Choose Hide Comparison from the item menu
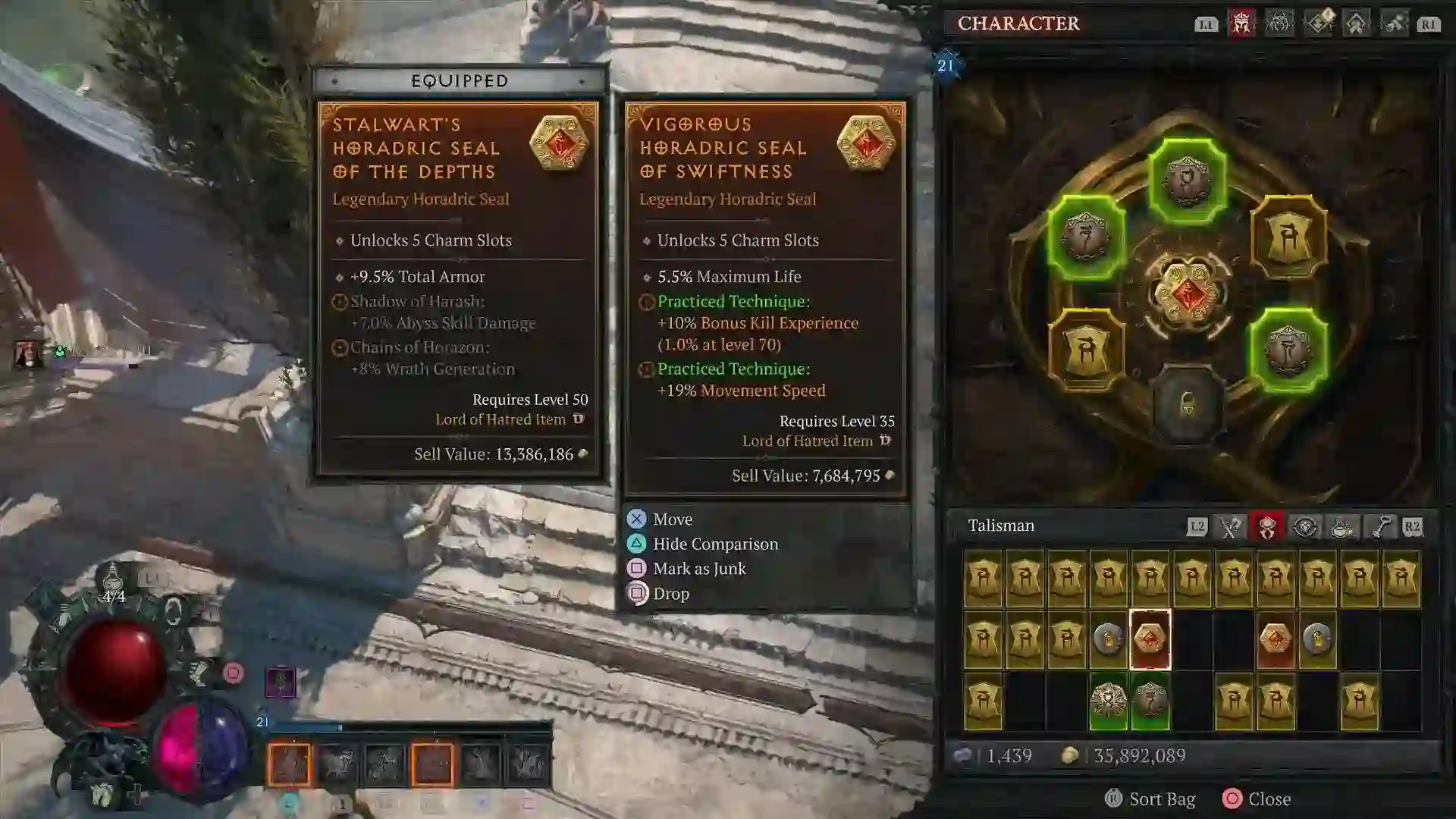The width and height of the screenshot is (1456, 819). click(x=714, y=544)
